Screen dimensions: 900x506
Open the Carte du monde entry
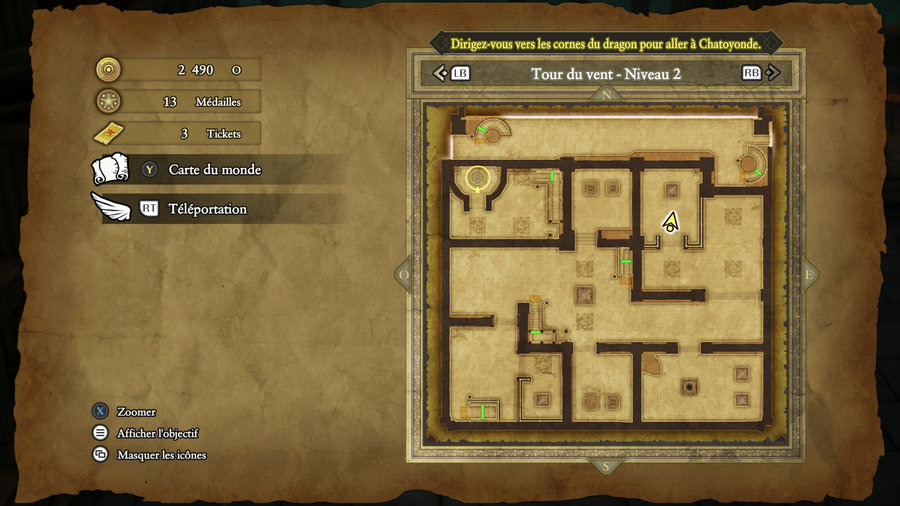[x=214, y=170]
